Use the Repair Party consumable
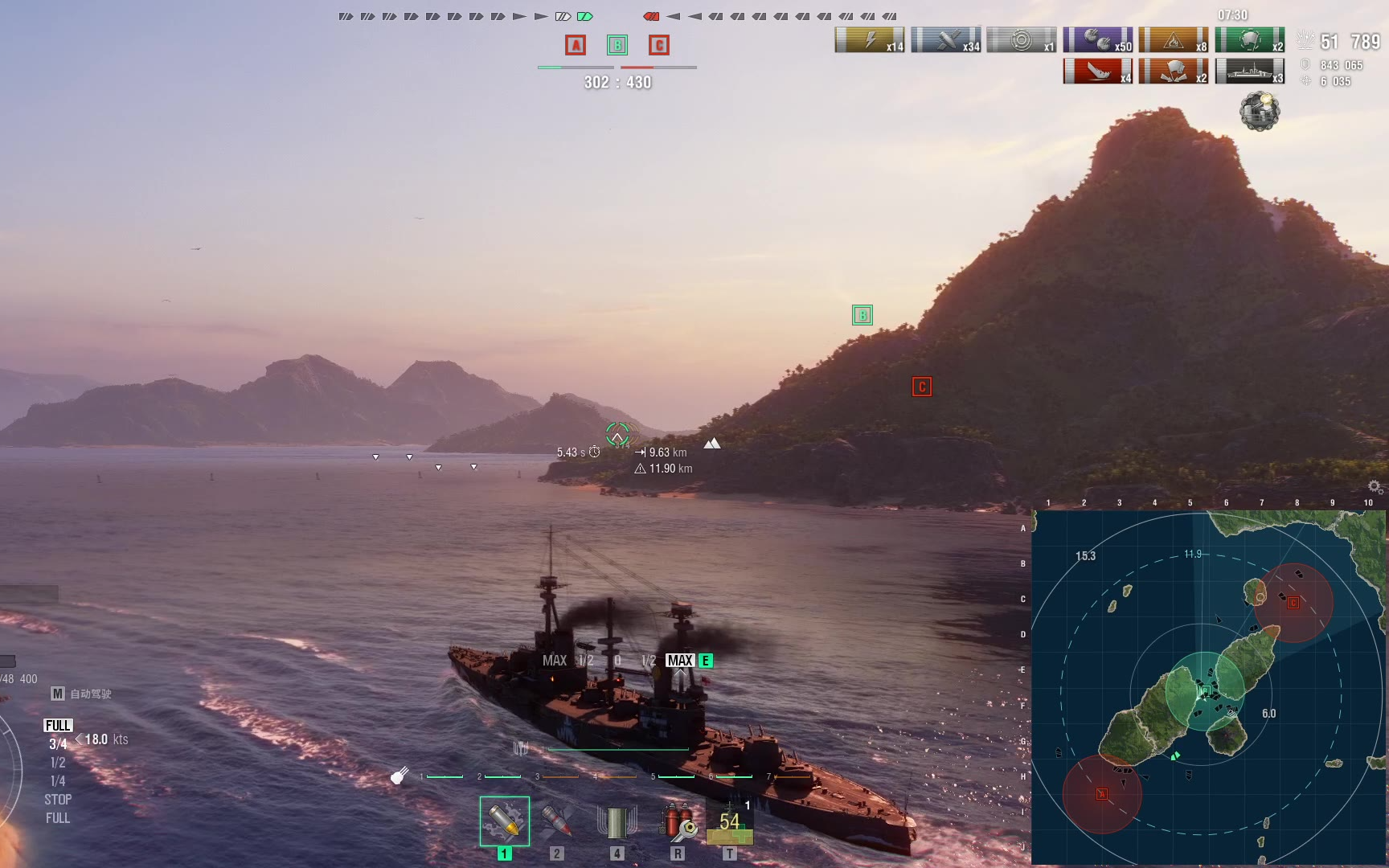This screenshot has height=868, width=1389. pyautogui.click(x=729, y=823)
